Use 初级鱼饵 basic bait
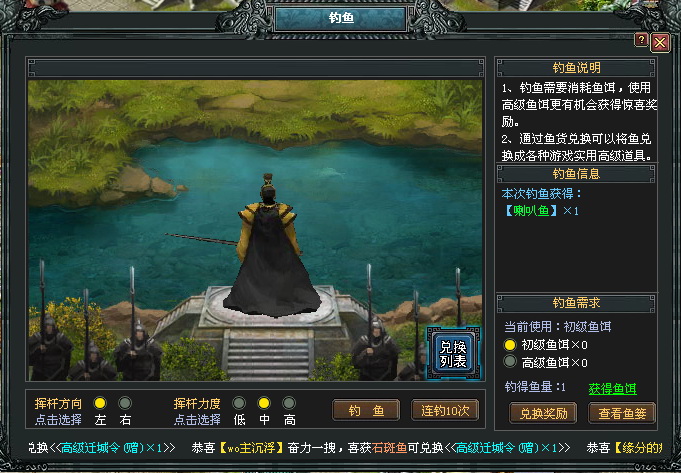This screenshot has width=681, height=473. [510, 345]
